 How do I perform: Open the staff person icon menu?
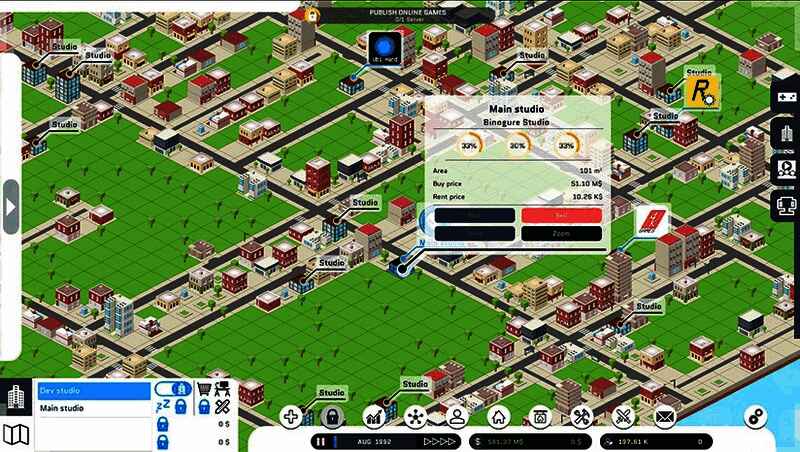(x=457, y=417)
